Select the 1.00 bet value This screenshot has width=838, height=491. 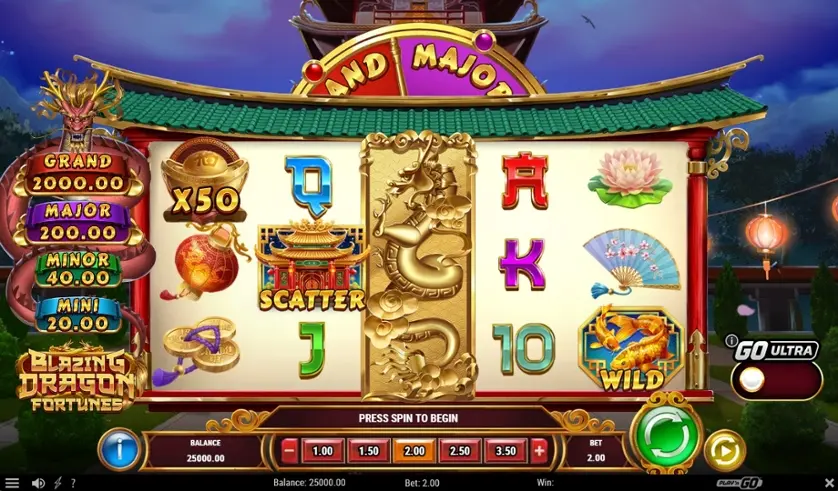pos(323,450)
